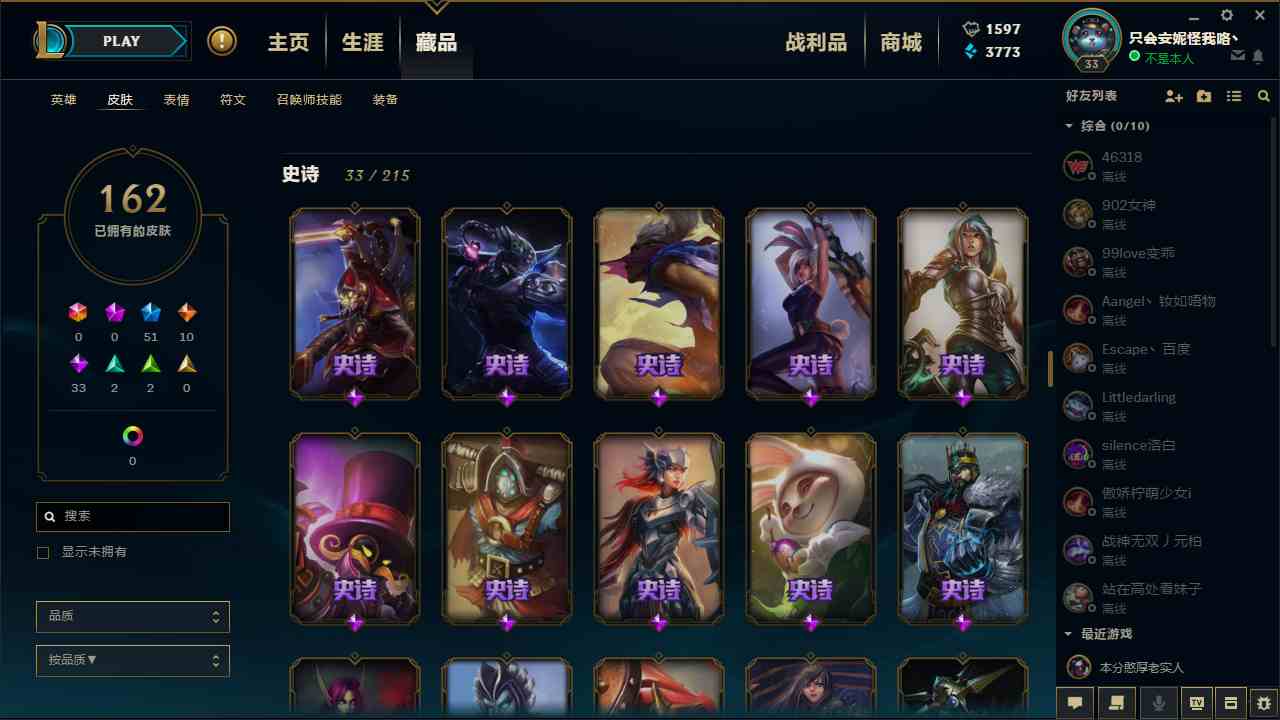Open friend list view options icon
1280x720 pixels.
click(1234, 96)
